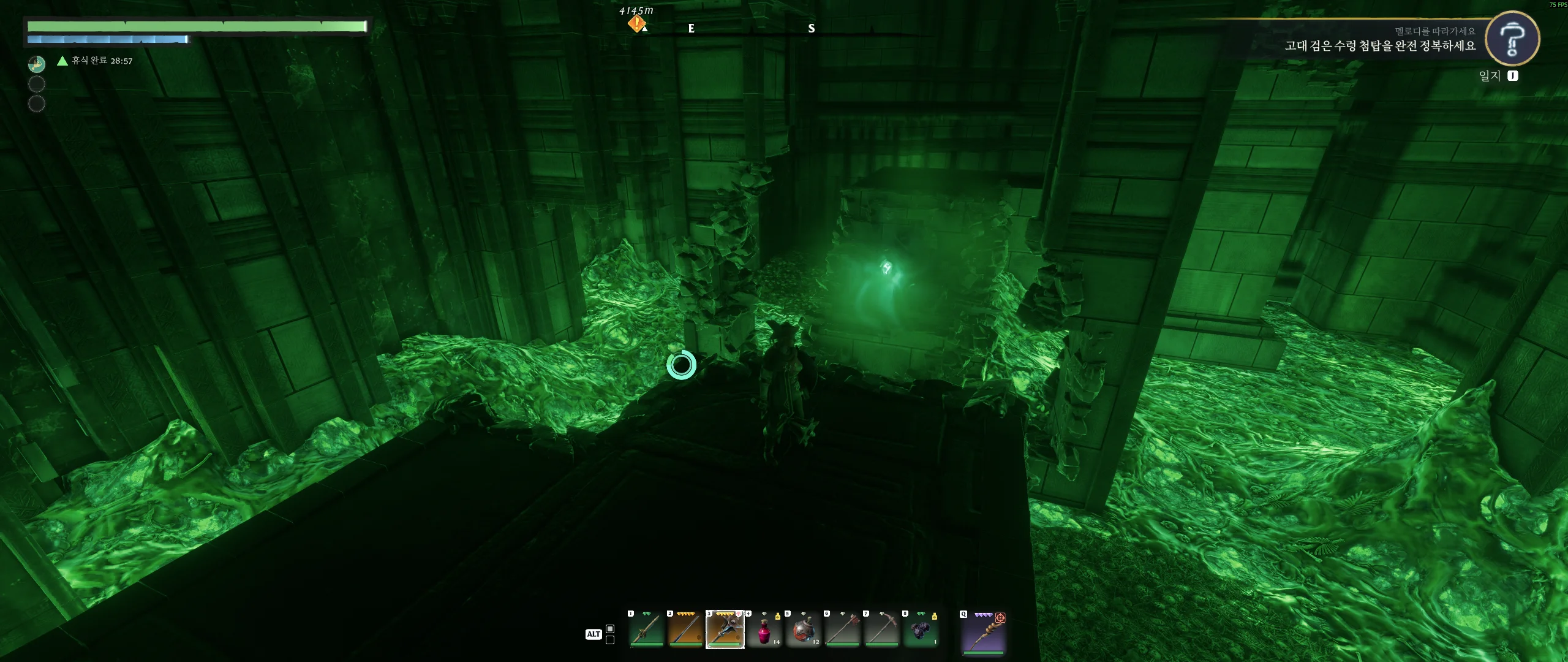Image resolution: width=1568 pixels, height=662 pixels.
Task: Equip the axe in slot 6
Action: 842,630
